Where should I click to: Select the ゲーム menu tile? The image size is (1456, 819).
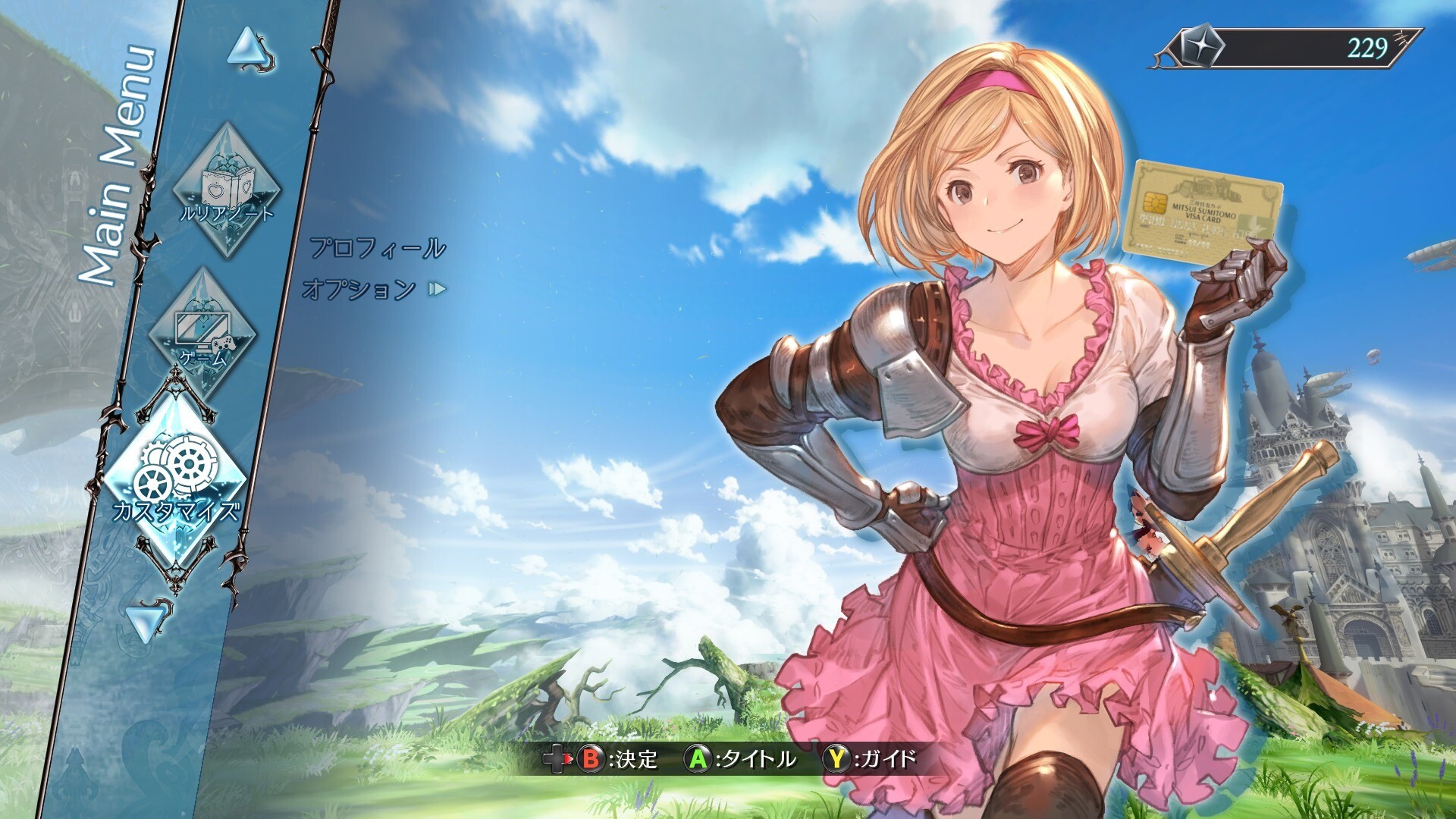pos(203,334)
